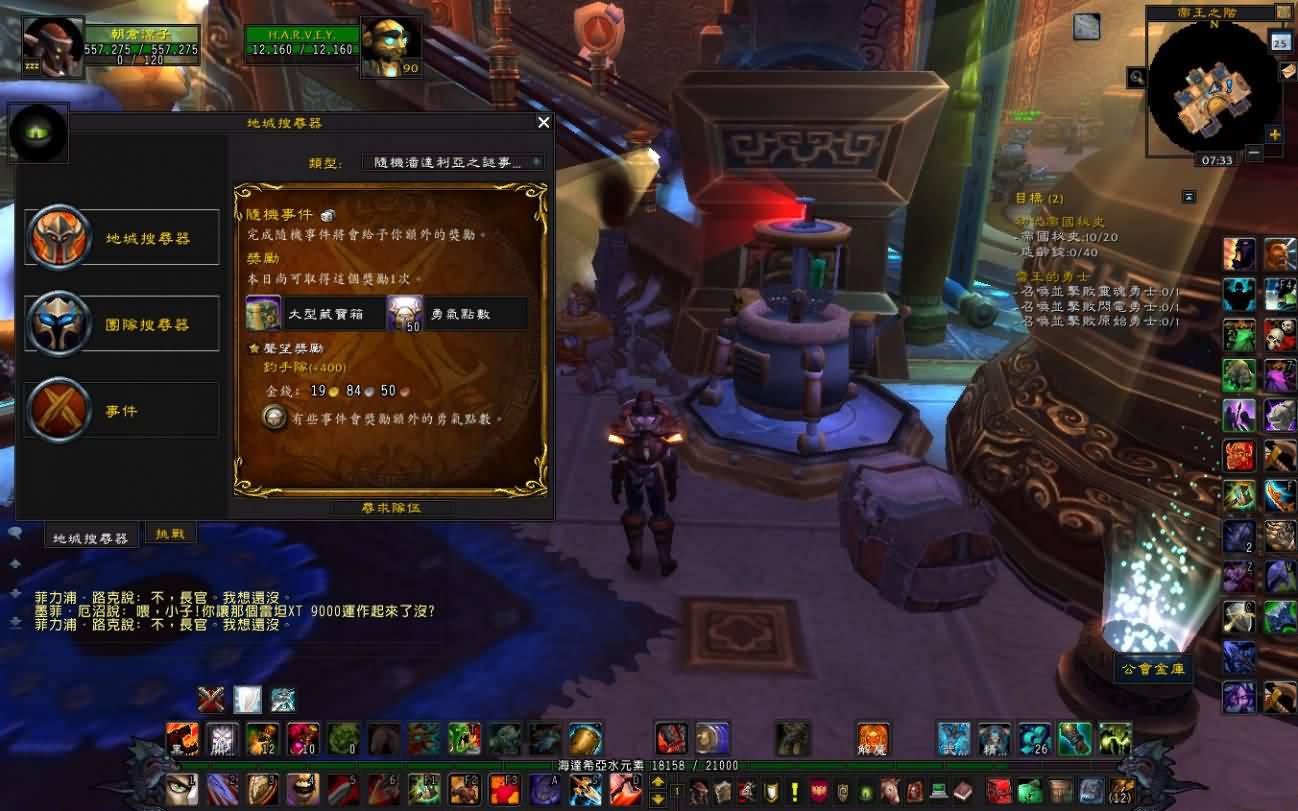Viewport: 1298px width, 811px height.
Task: Choose the 團隊搜尋器 raid finder entry
Action: (122, 324)
